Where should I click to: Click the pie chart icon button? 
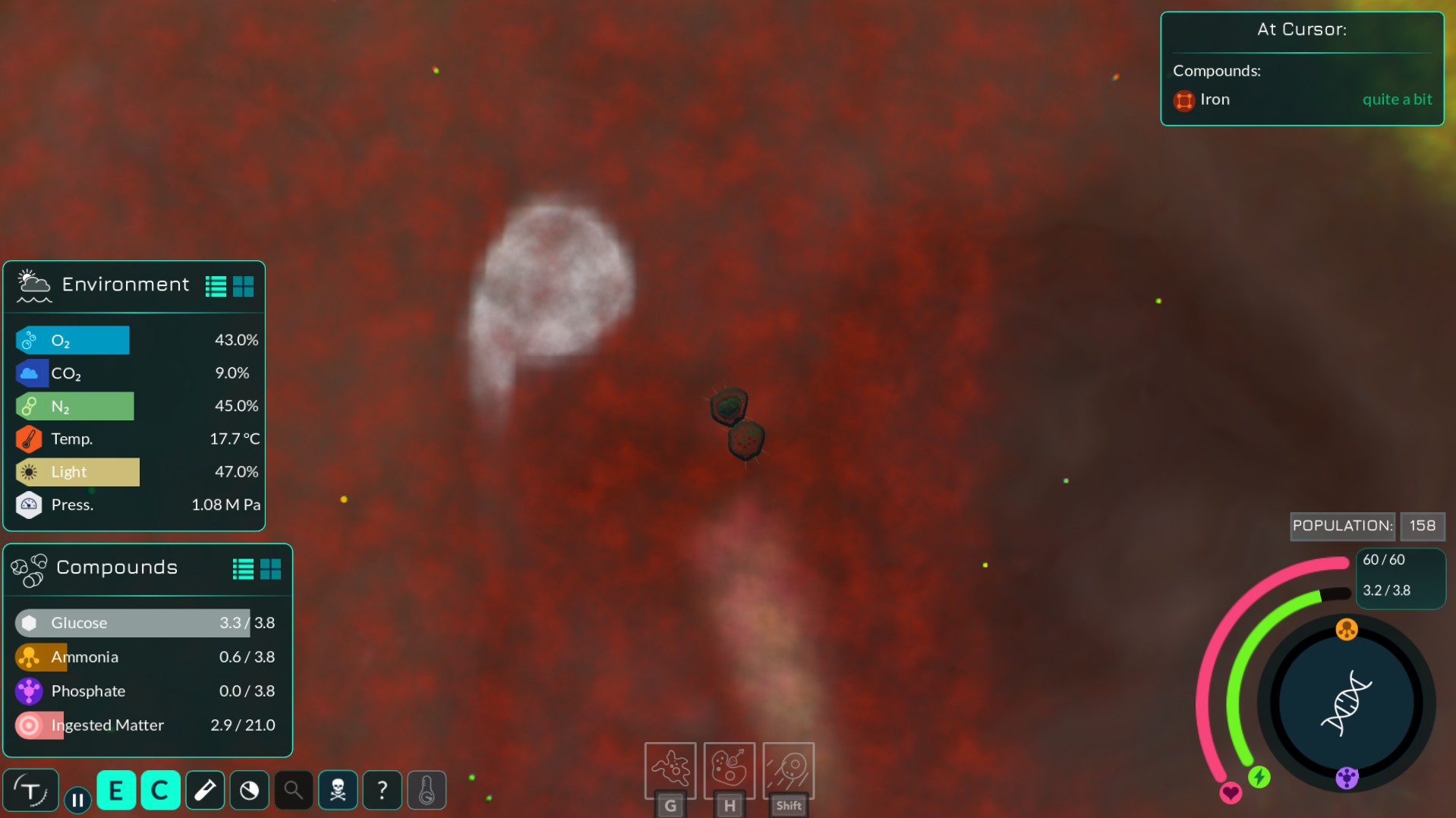coord(249,791)
